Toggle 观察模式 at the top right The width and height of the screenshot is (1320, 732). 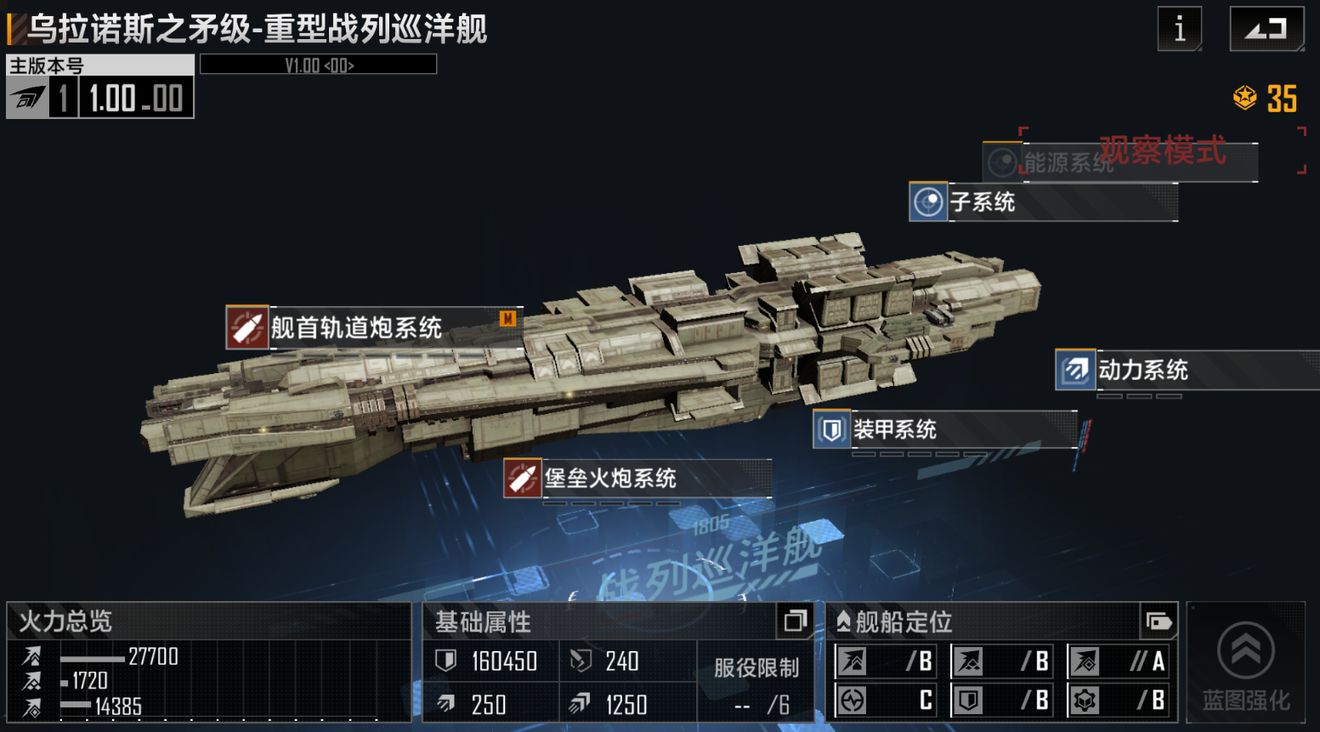tap(1162, 152)
